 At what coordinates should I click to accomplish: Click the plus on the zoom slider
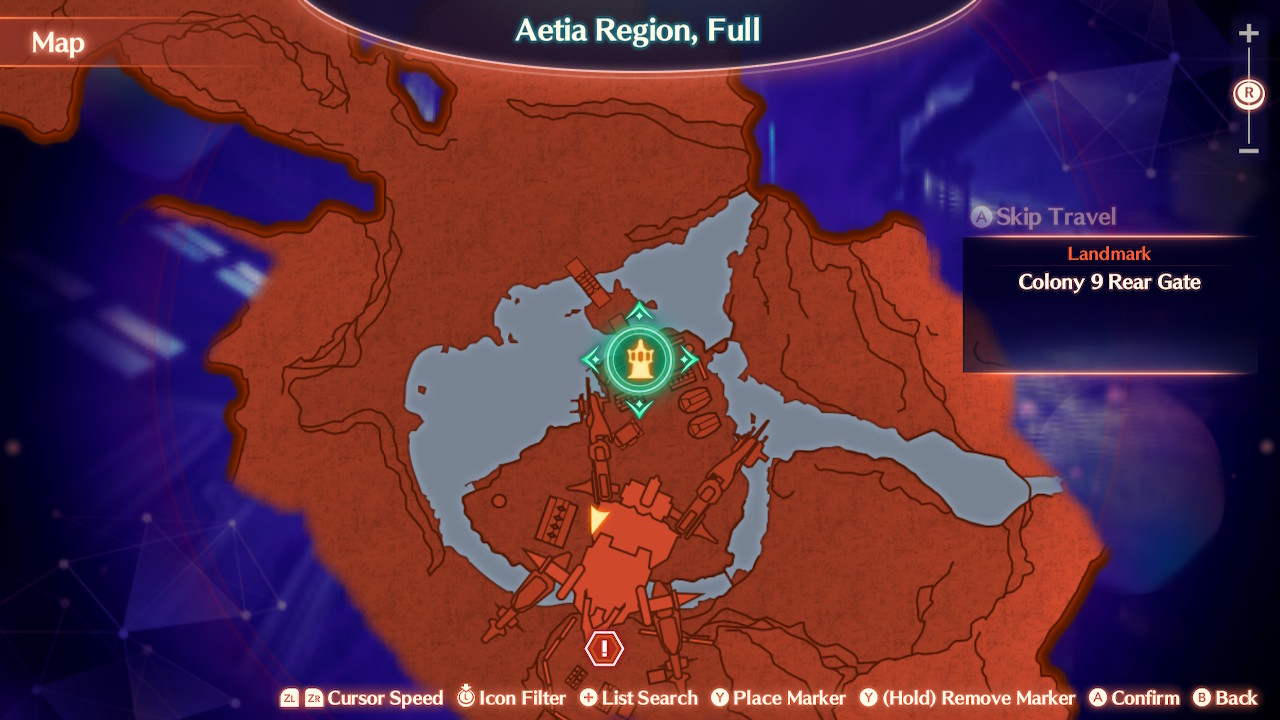pyautogui.click(x=1248, y=32)
